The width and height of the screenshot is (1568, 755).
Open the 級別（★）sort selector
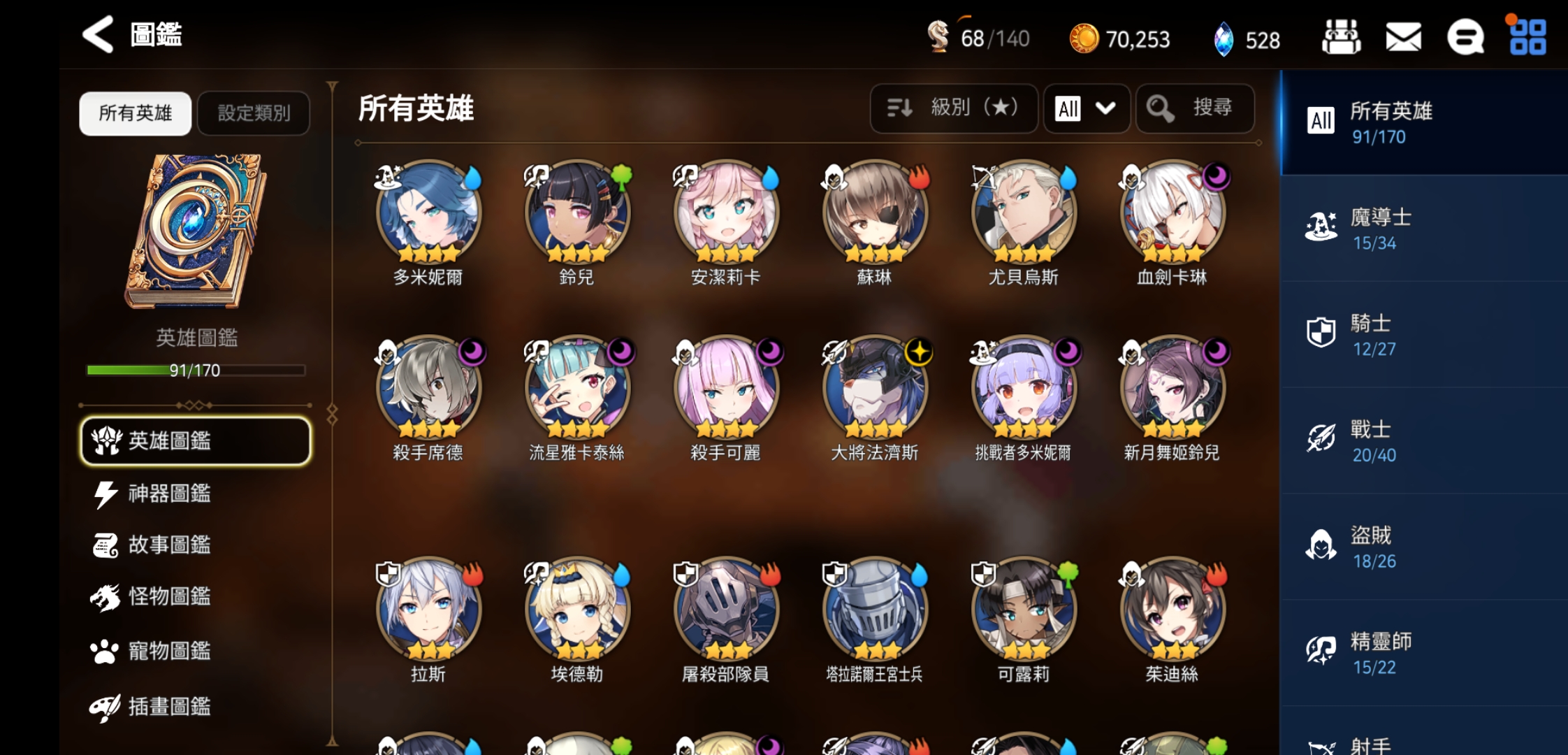[954, 108]
